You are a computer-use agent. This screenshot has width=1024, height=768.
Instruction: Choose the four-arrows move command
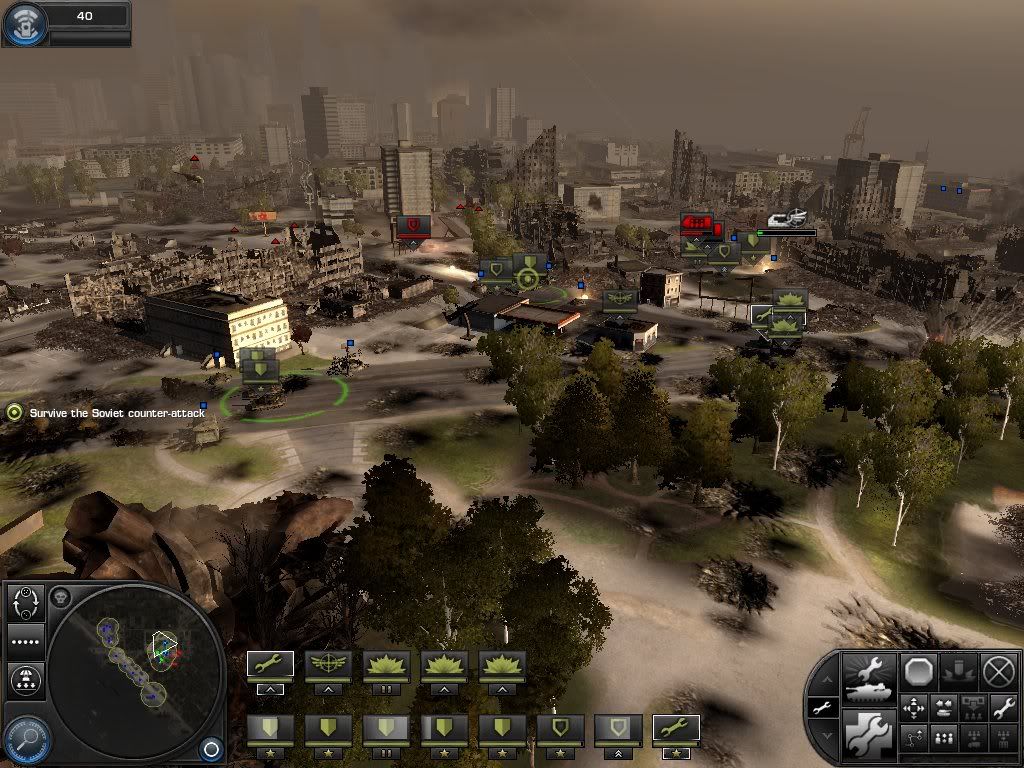tap(914, 708)
